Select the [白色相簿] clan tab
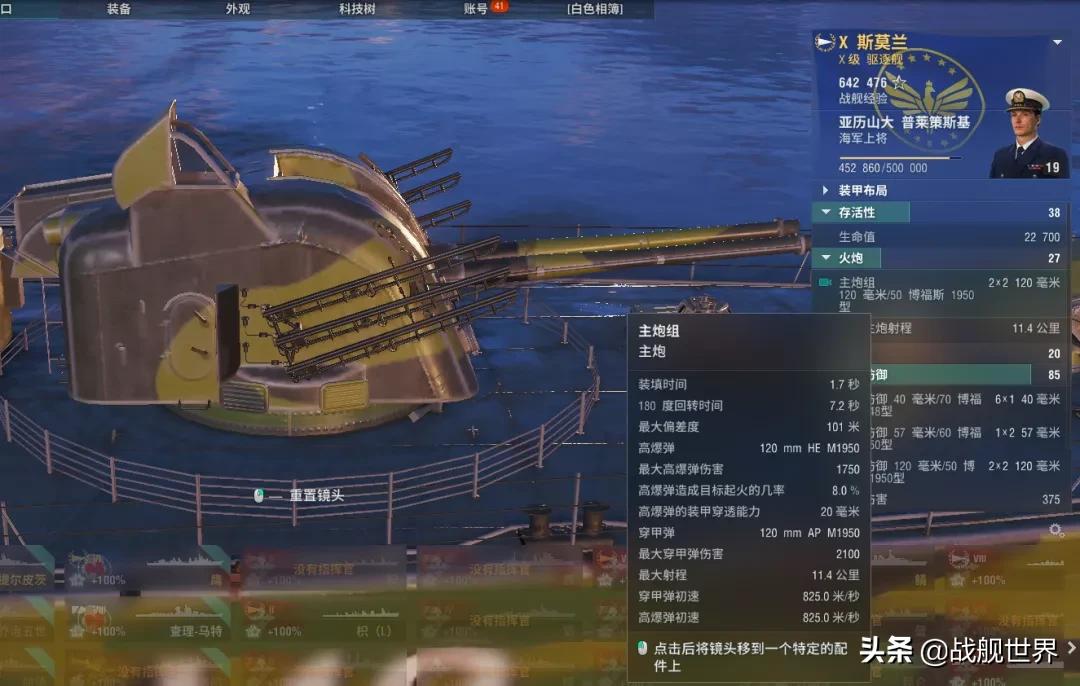The height and width of the screenshot is (686, 1080). [594, 9]
